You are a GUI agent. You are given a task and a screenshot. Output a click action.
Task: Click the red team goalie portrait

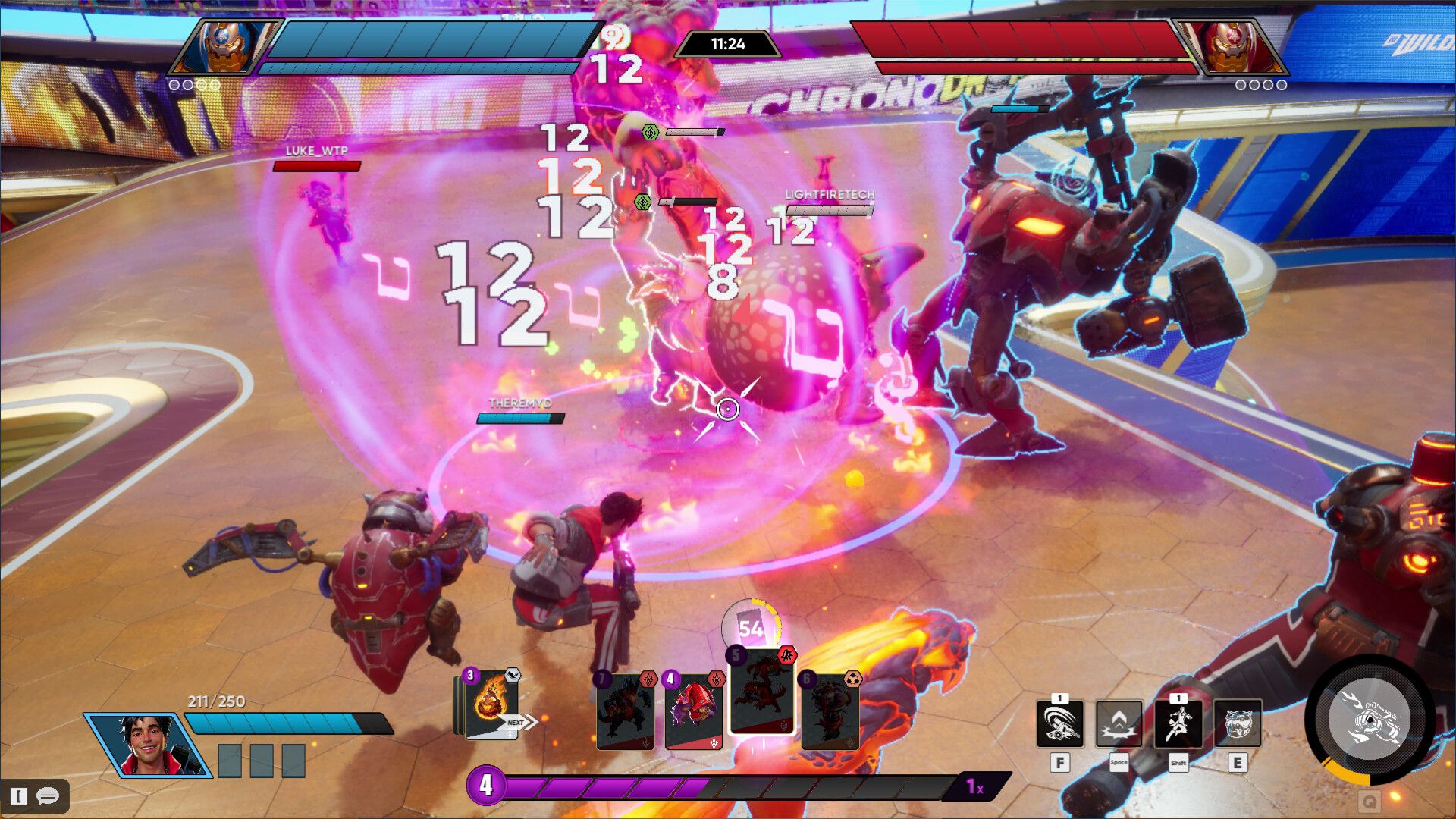(x=1230, y=47)
